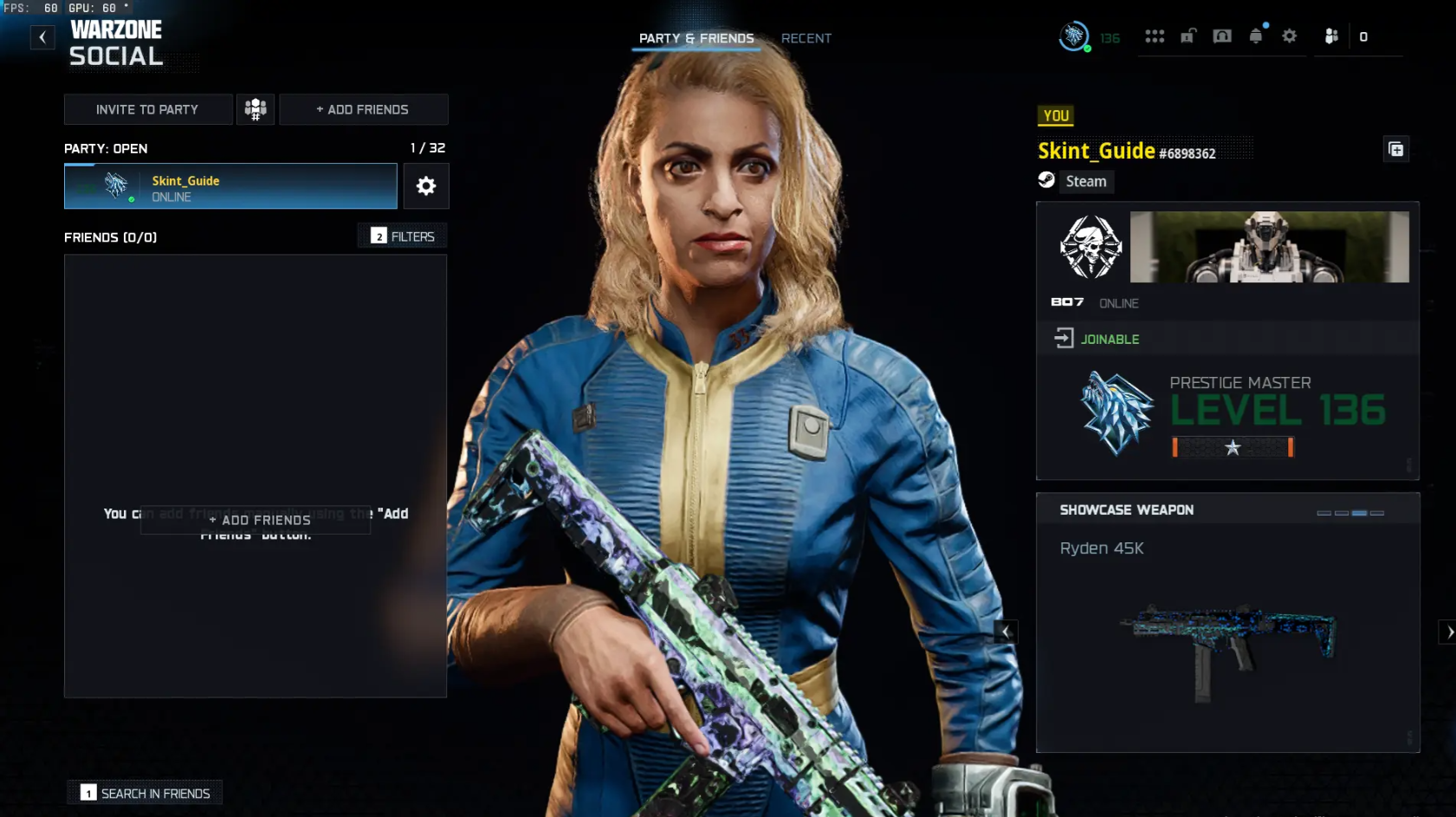The width and height of the screenshot is (1456, 817).
Task: Click the channels icon next to Invite To Party
Action: pyautogui.click(x=256, y=109)
